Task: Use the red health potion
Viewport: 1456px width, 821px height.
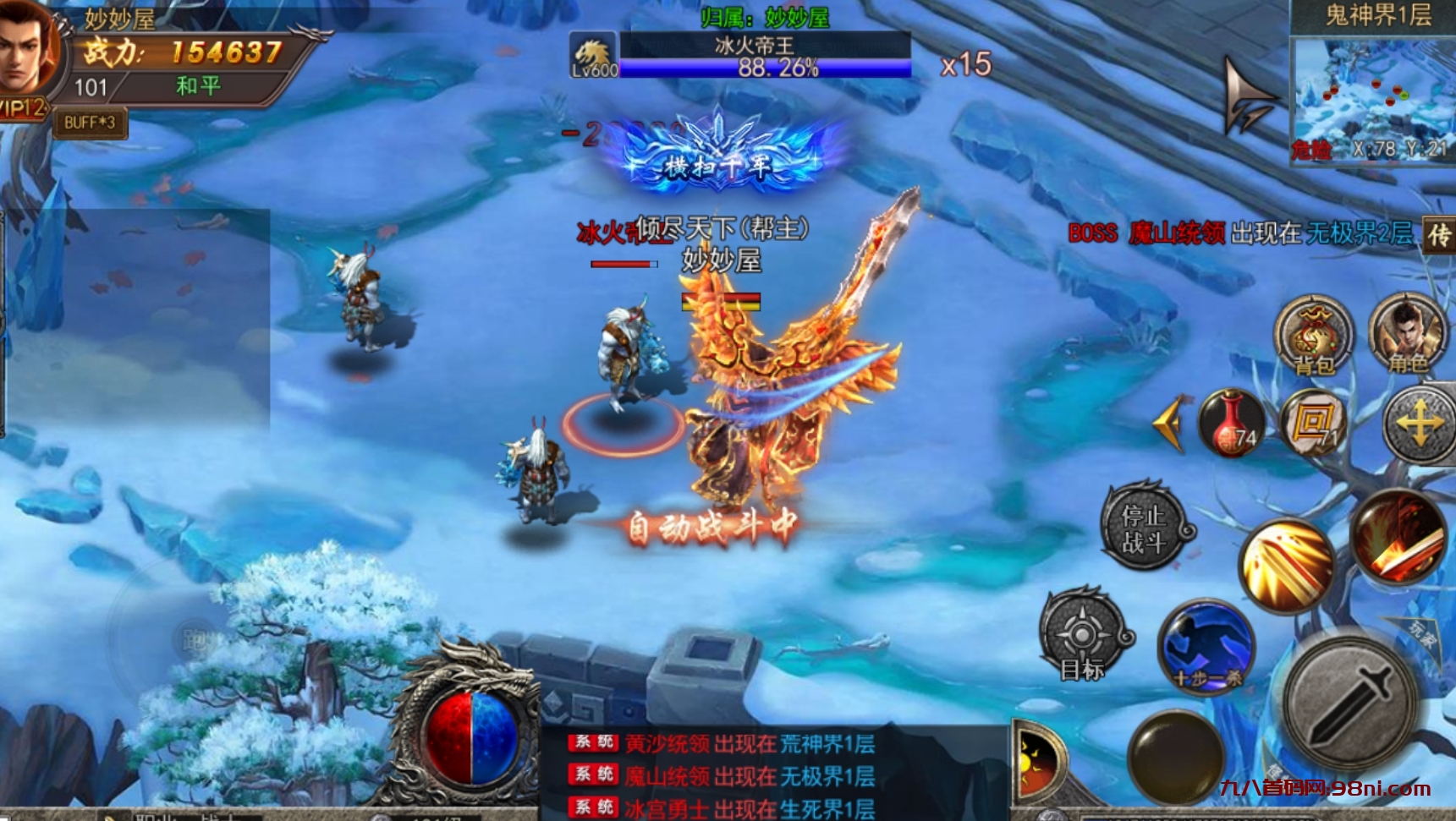Action: click(x=1231, y=423)
